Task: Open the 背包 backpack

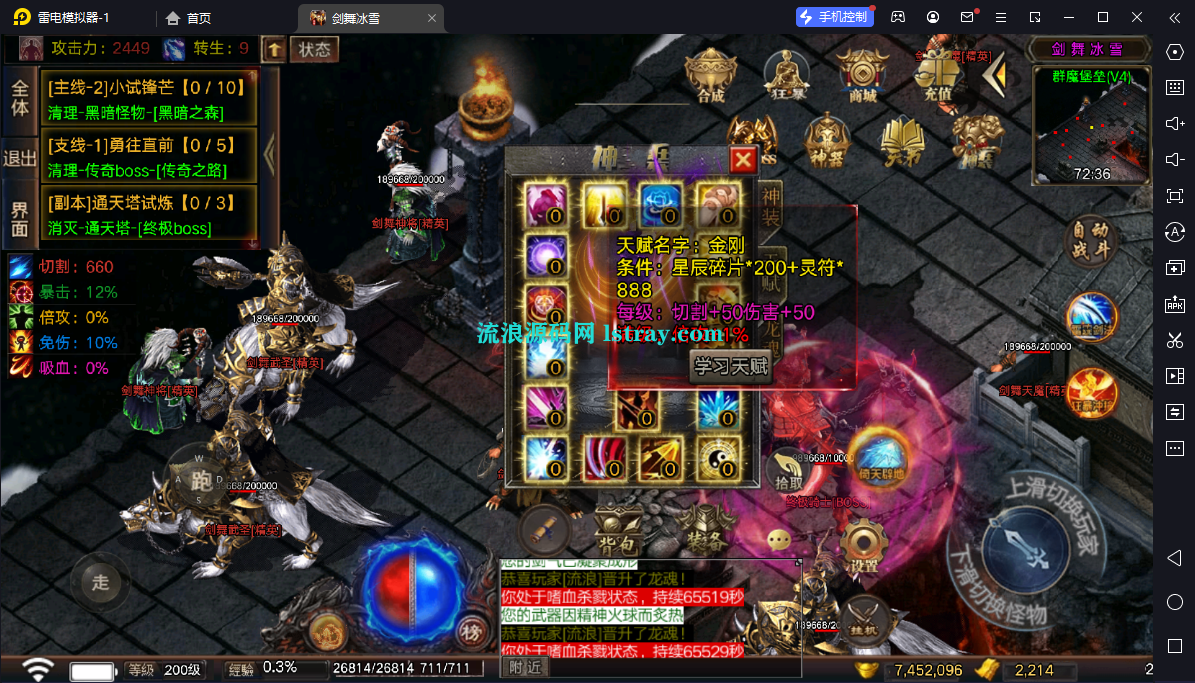Action: coord(618,528)
